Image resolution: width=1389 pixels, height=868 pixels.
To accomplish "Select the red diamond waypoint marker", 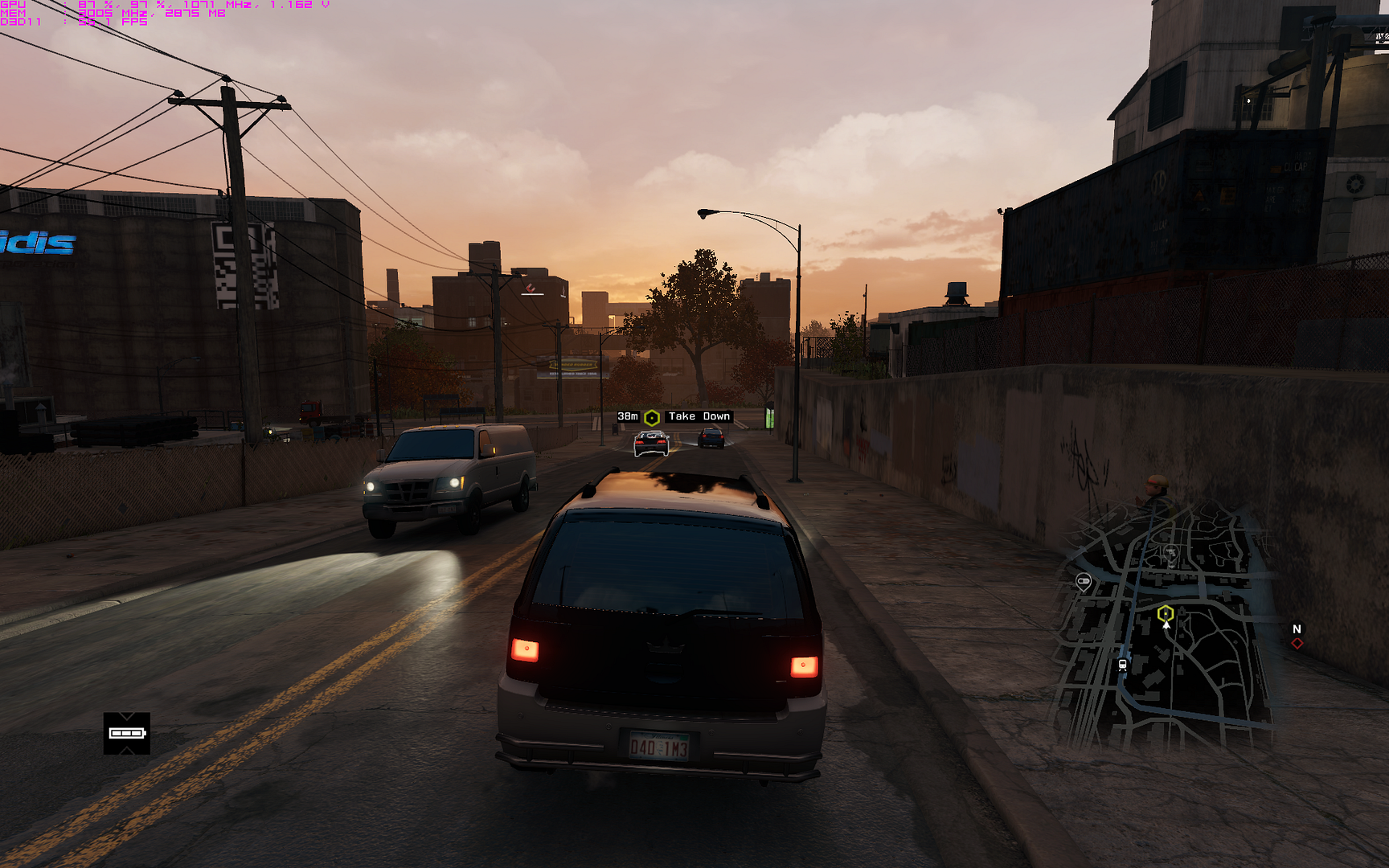I will (x=1297, y=643).
